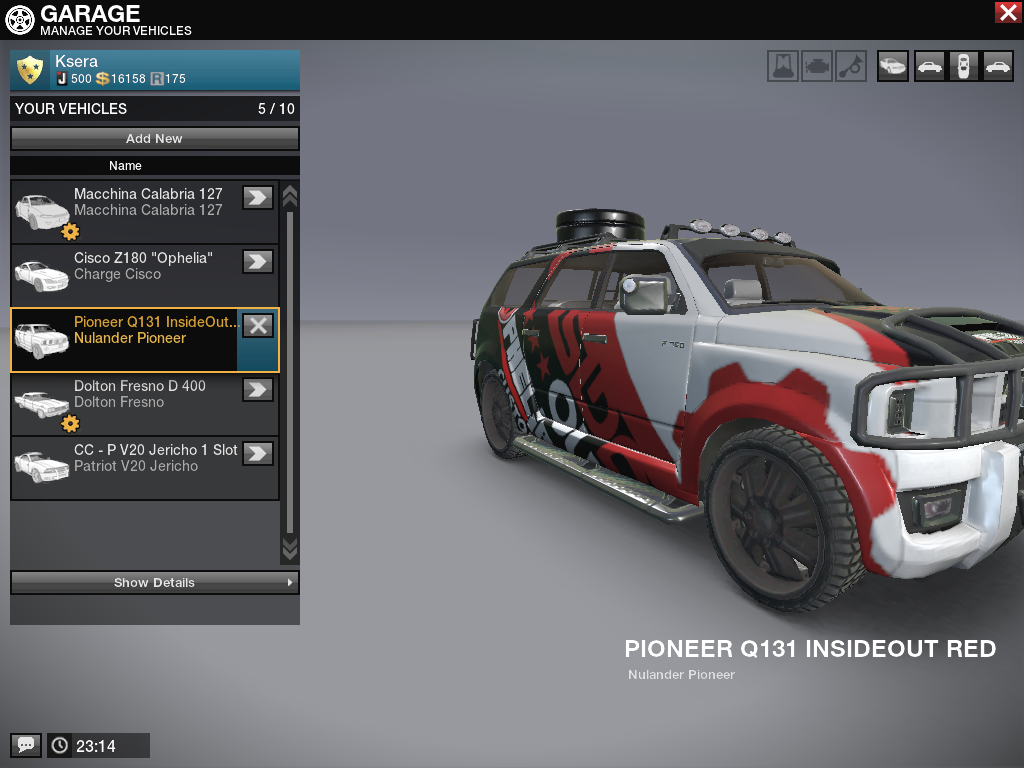The width and height of the screenshot is (1024, 768).
Task: Click the vehicle list's scroll-up arrow
Action: coord(290,195)
